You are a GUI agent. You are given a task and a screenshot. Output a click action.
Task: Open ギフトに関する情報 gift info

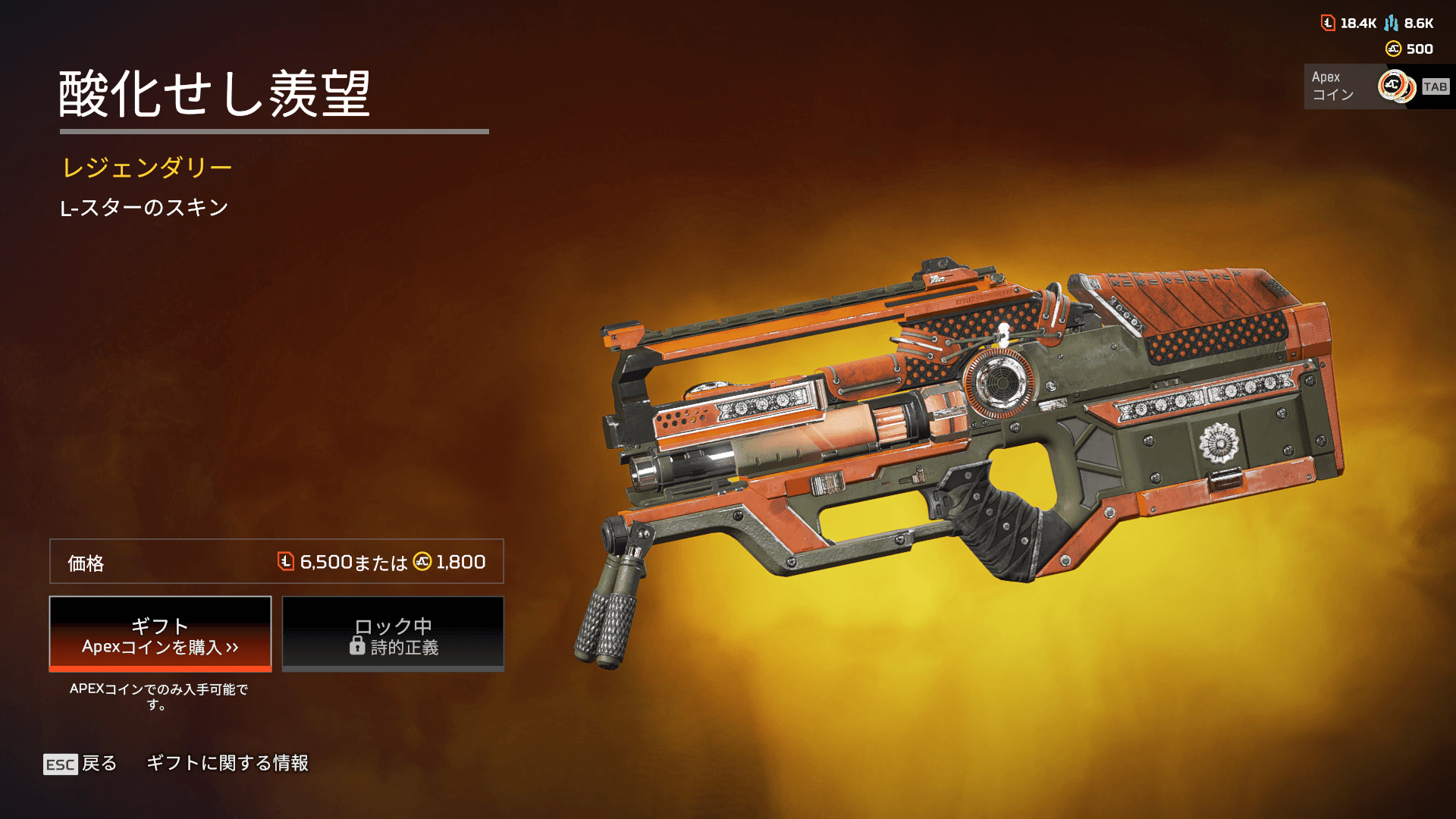(227, 763)
